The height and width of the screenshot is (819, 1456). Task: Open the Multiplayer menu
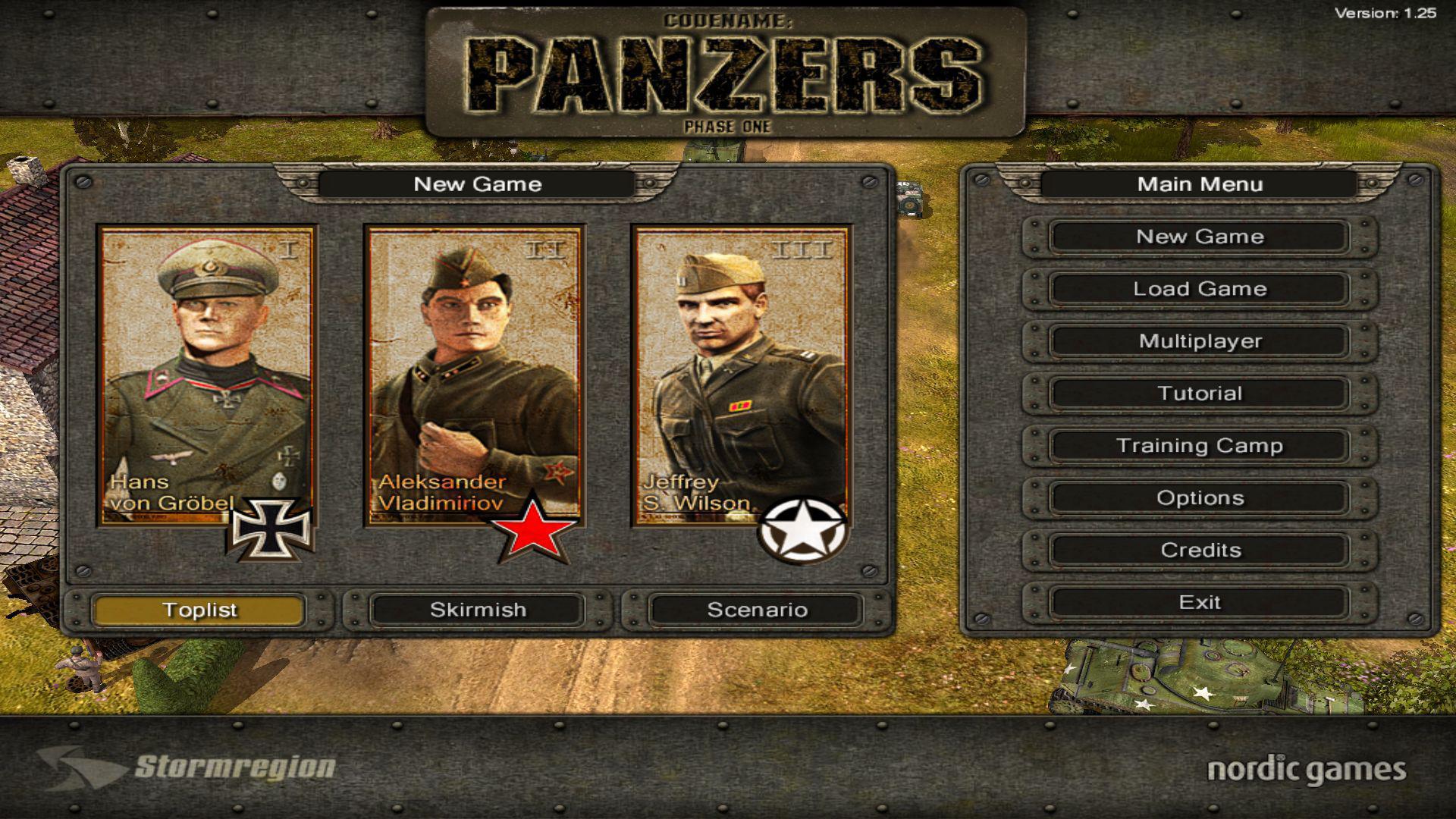pos(1198,341)
